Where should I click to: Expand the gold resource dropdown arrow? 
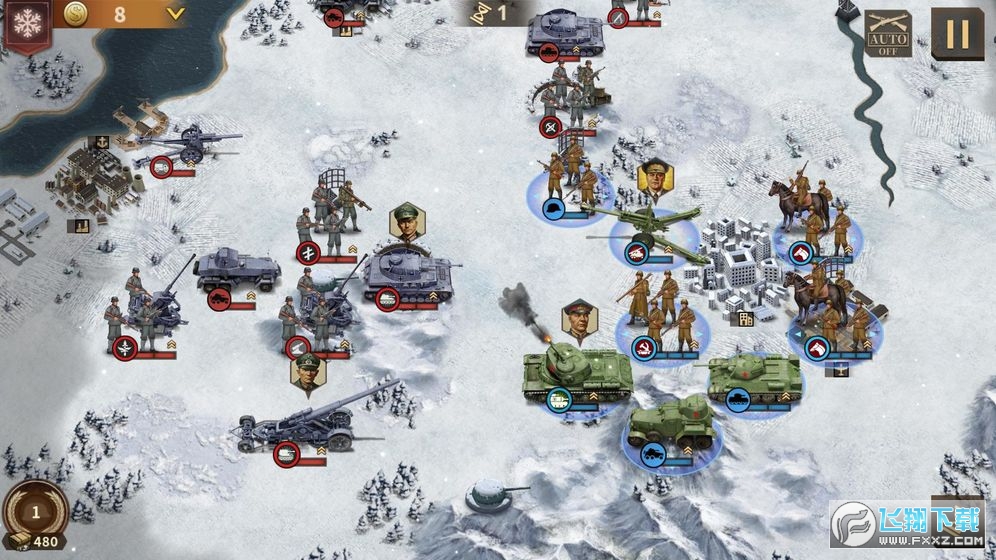[x=176, y=14]
